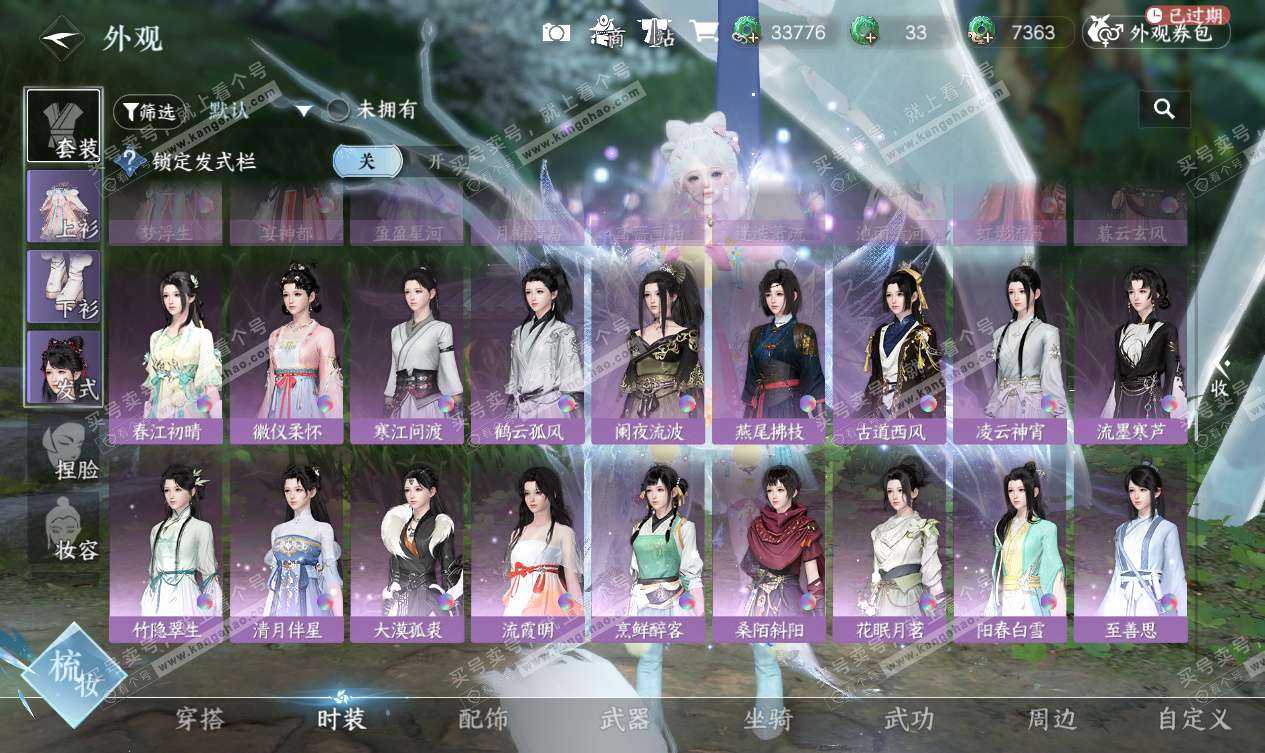Open the 外观券包 coupon pack
The image size is (1265, 753).
tap(1157, 33)
